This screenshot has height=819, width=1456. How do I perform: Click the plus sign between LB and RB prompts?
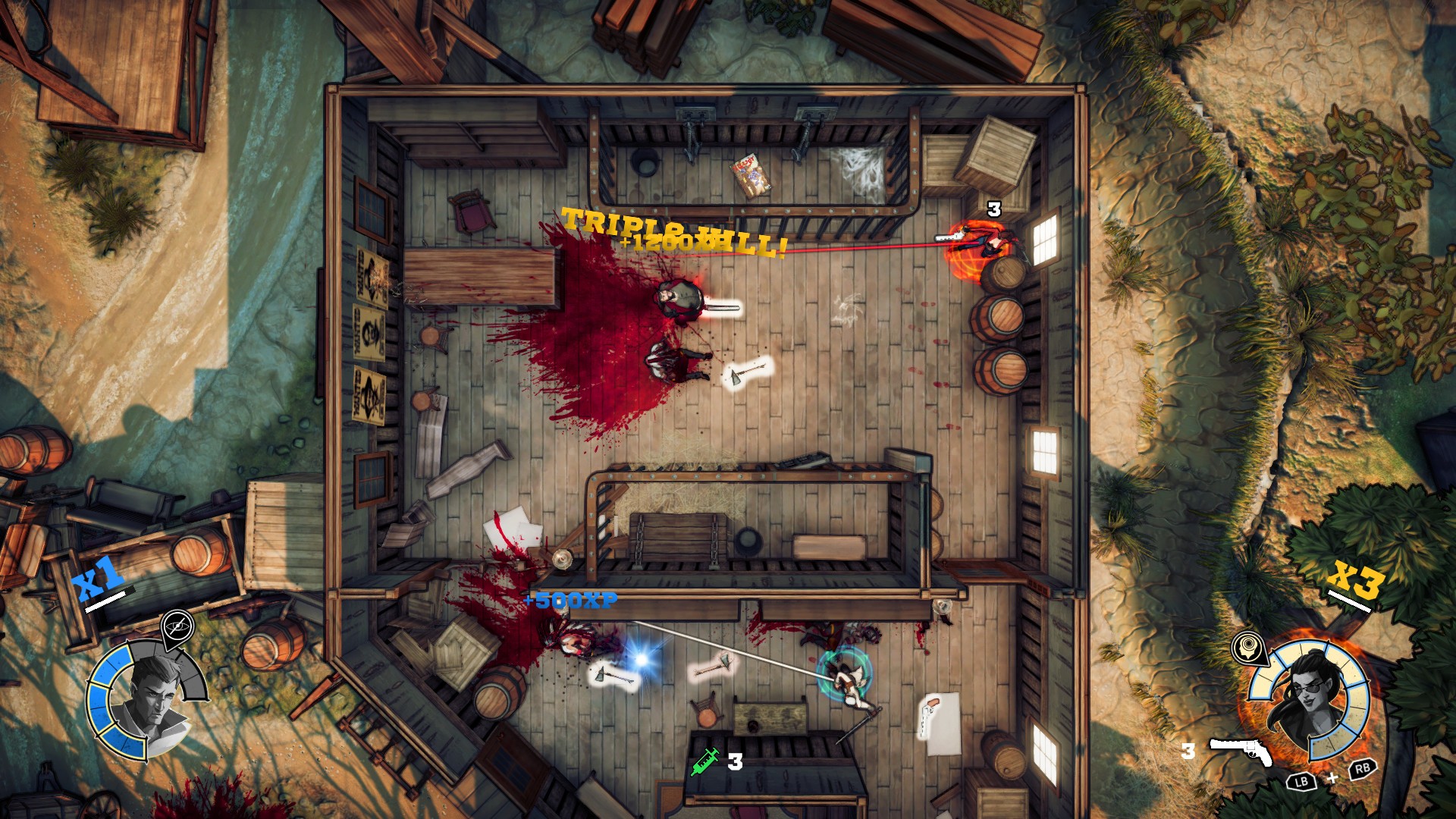coord(1332,778)
